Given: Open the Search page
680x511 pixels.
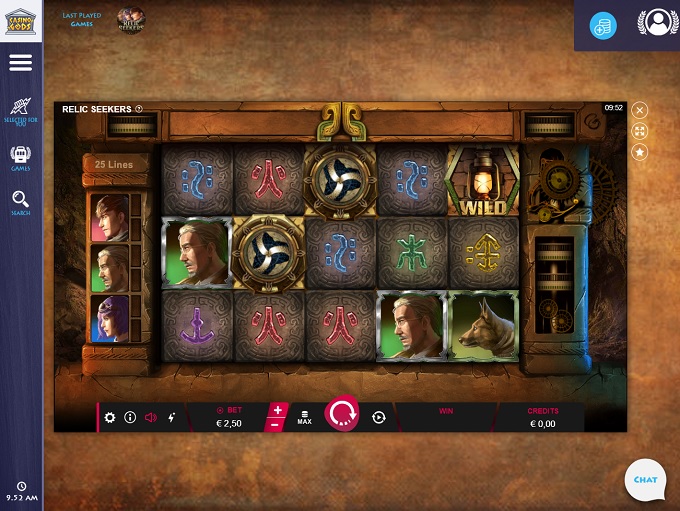Looking at the screenshot, I should click(x=20, y=203).
